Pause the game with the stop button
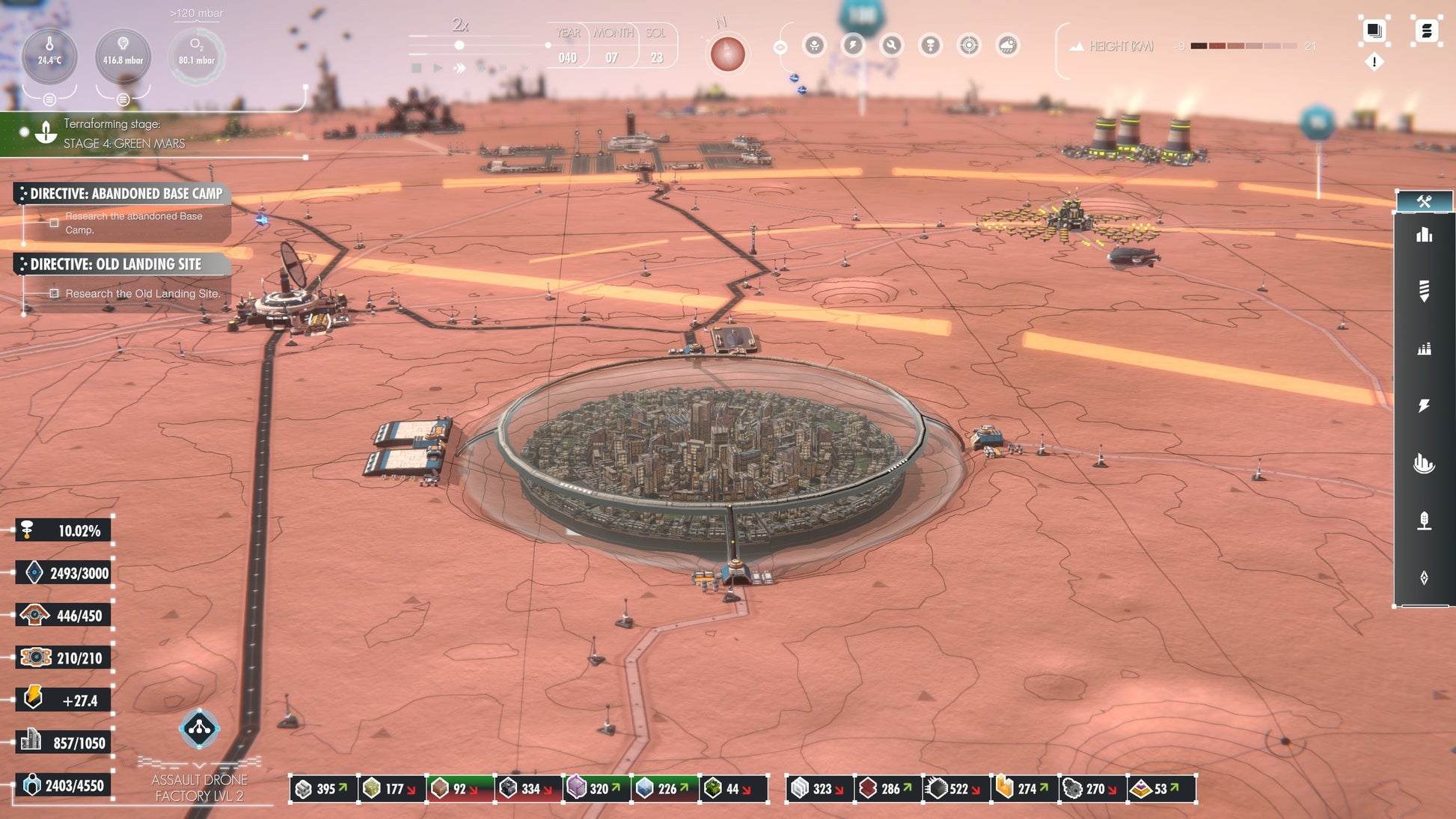This screenshot has height=819, width=1456. tap(417, 68)
